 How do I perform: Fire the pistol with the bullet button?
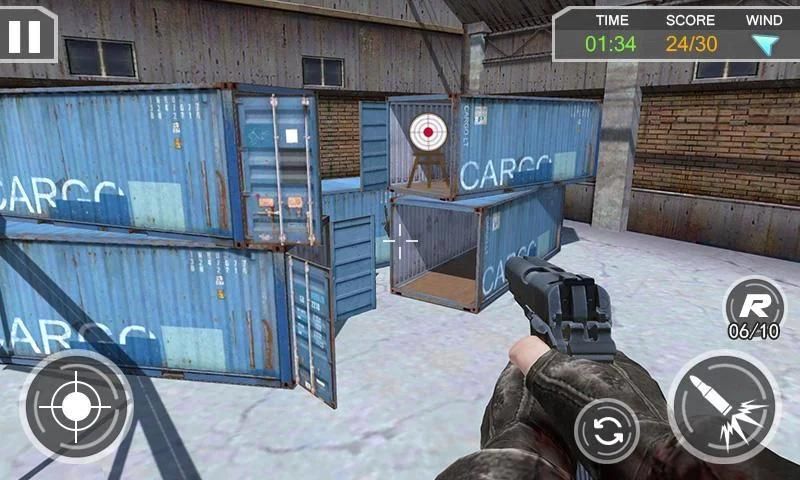[x=724, y=405]
